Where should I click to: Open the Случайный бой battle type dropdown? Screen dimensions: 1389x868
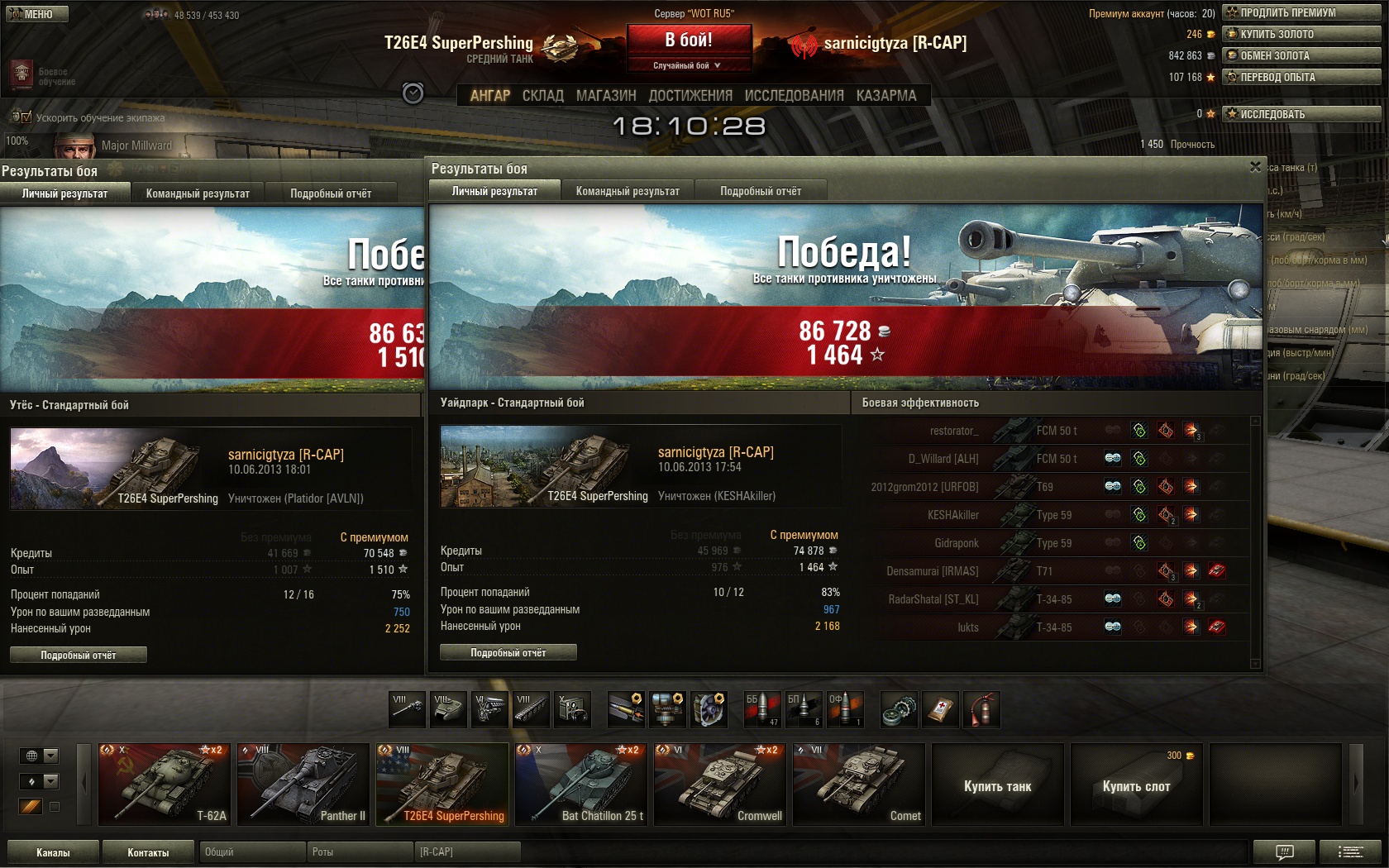click(688, 65)
